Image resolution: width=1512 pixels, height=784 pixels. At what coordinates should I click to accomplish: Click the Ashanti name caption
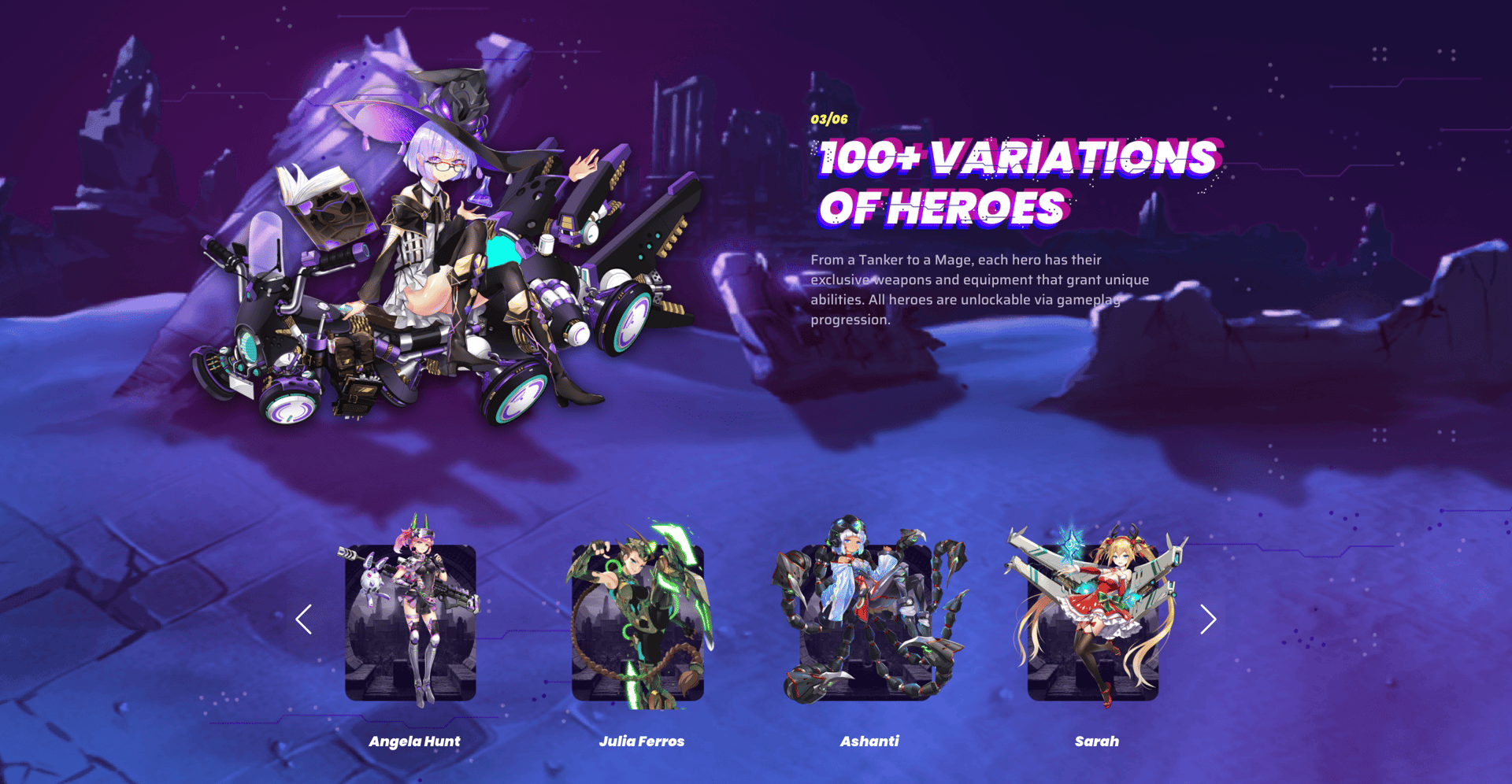pyautogui.click(x=869, y=741)
